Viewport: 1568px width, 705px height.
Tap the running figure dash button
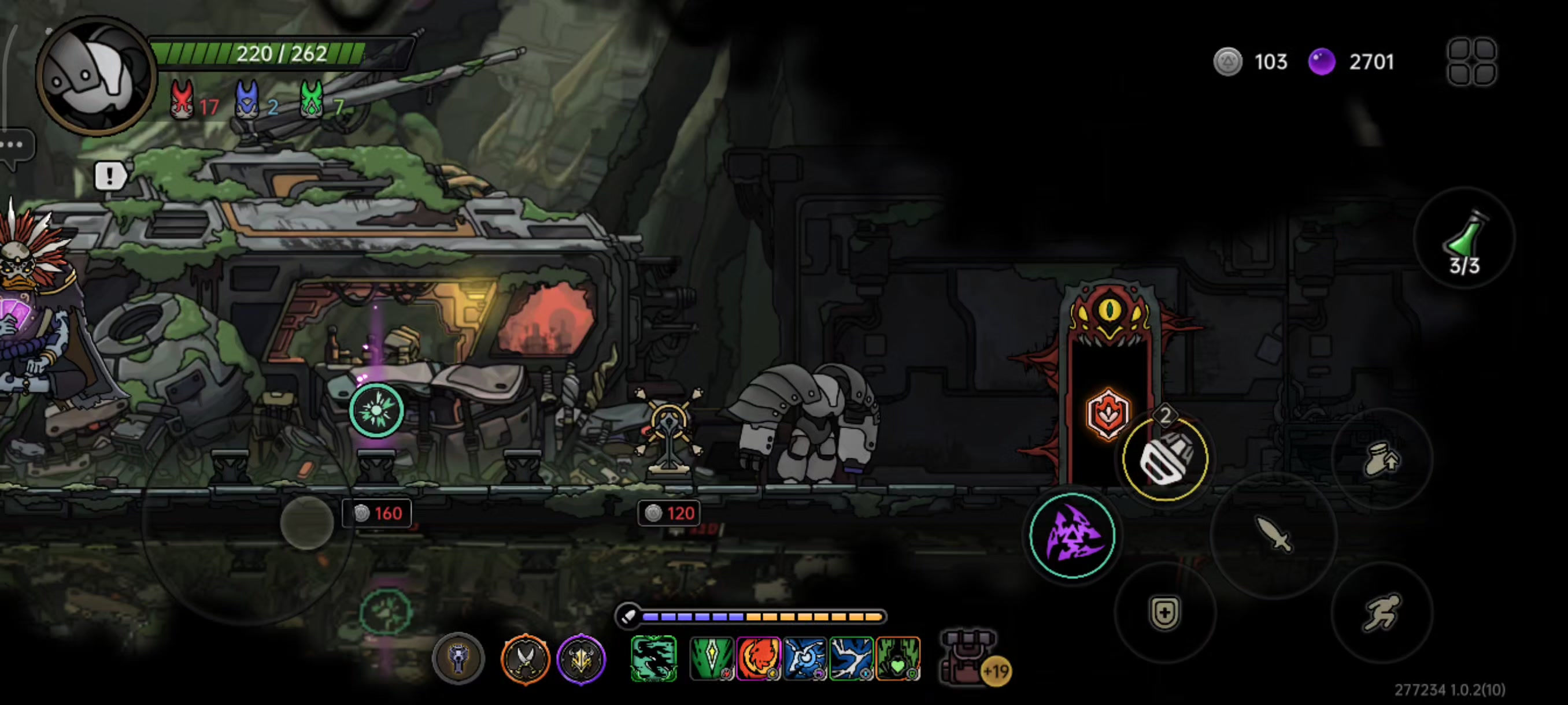click(1381, 611)
